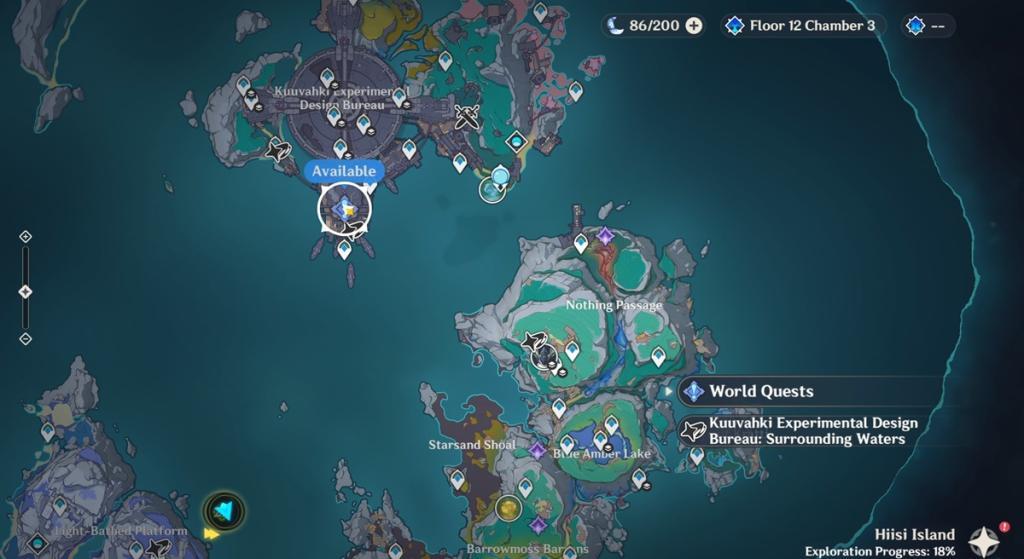Open the Floor 12 Chamber 3 Abyss info

click(803, 26)
